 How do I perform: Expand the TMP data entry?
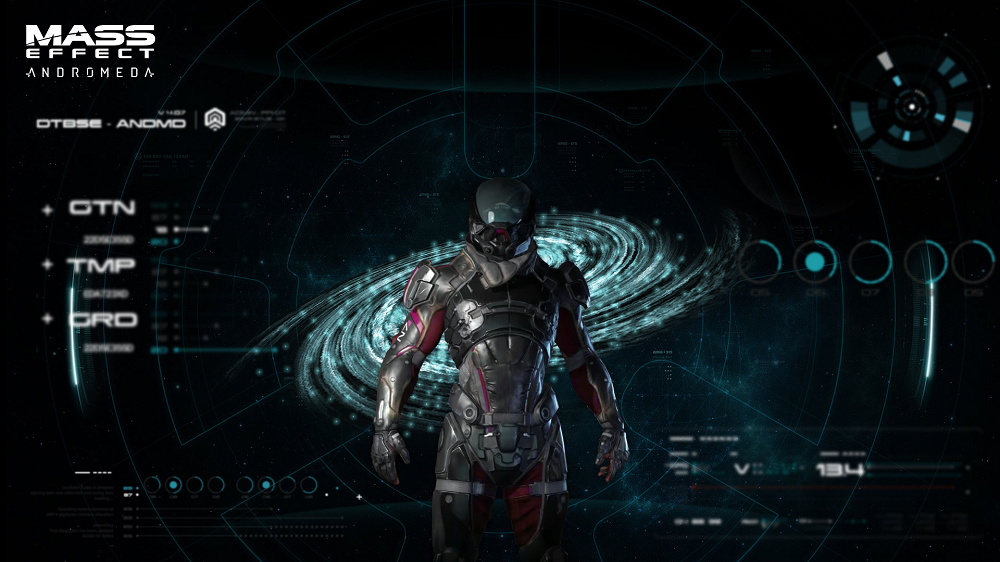pos(47,265)
